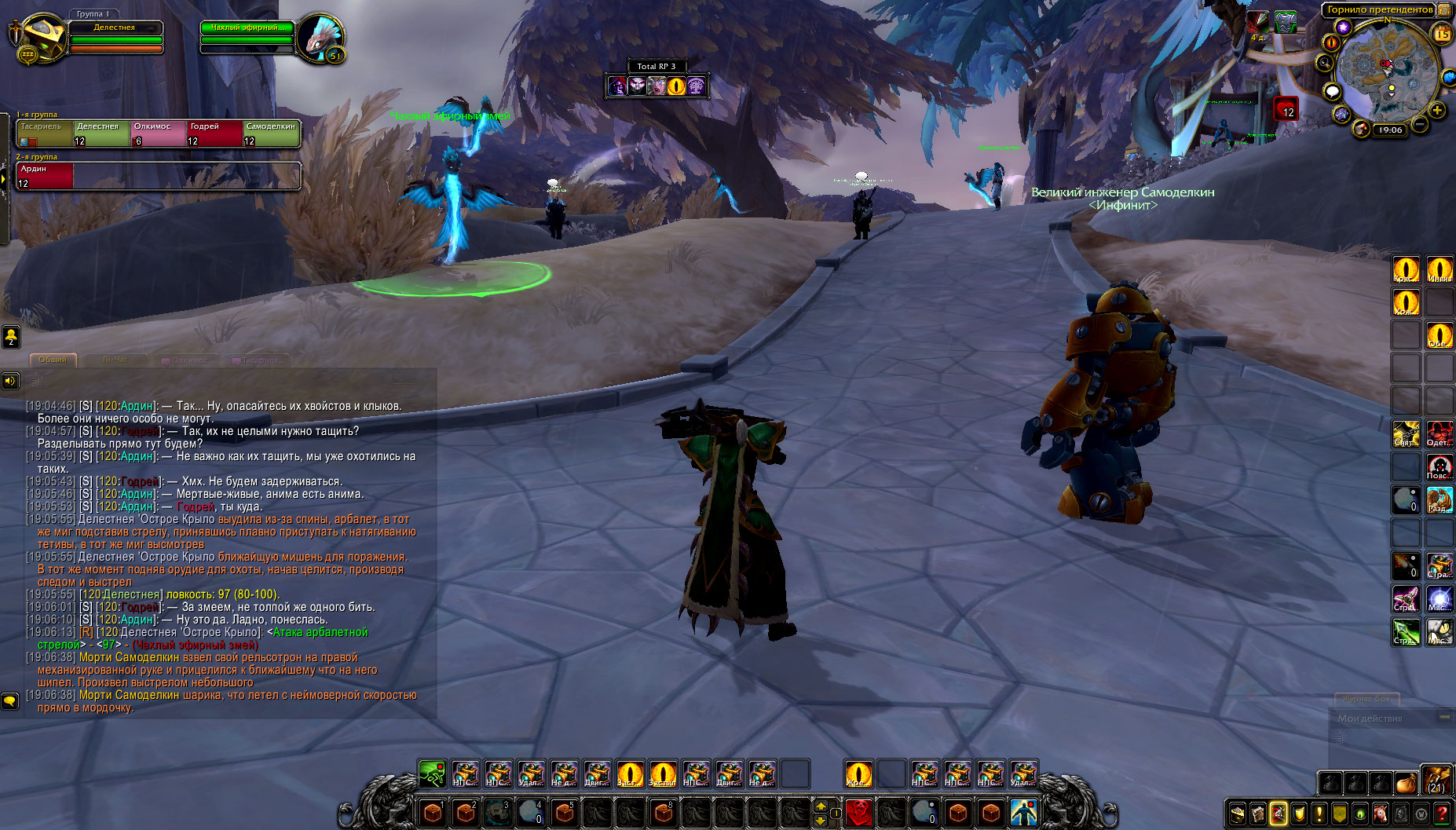The image size is (1456, 830).
Task: Zoom out the minimap with minus button
Action: tap(1420, 124)
